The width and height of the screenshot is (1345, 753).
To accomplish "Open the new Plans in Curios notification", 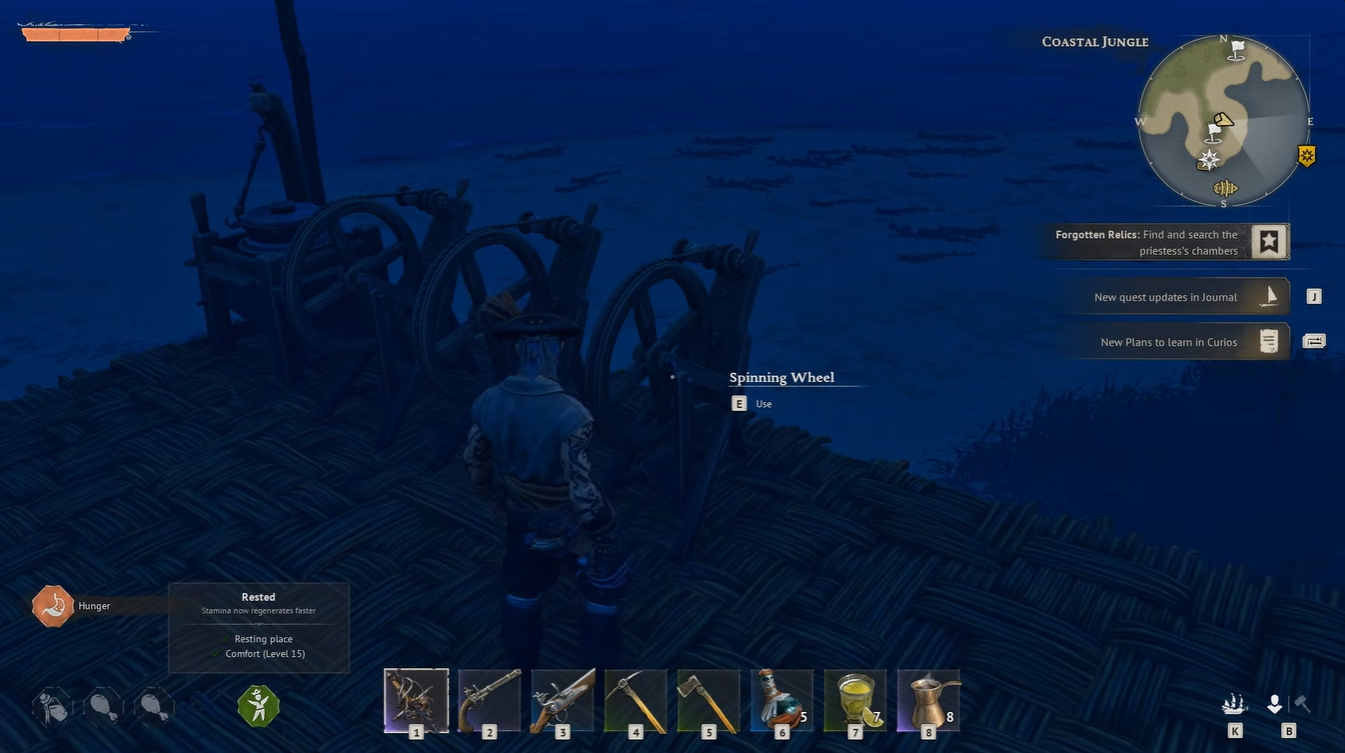I will [1175, 342].
